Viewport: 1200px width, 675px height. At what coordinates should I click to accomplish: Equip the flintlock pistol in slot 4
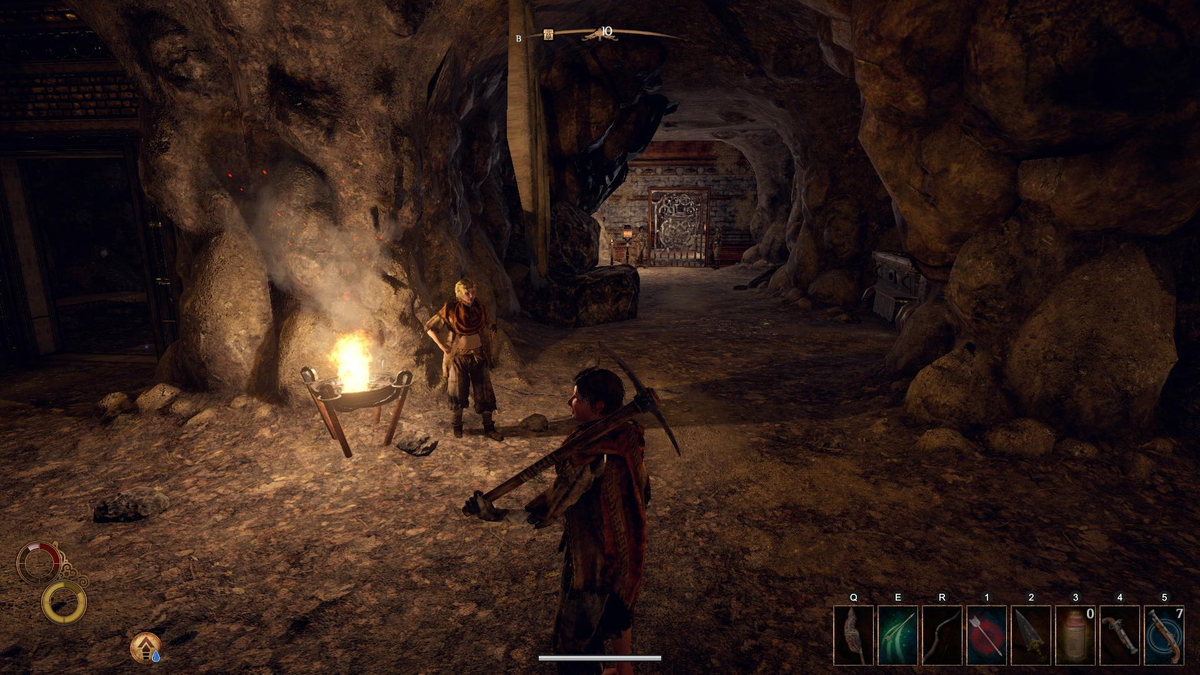[1119, 635]
